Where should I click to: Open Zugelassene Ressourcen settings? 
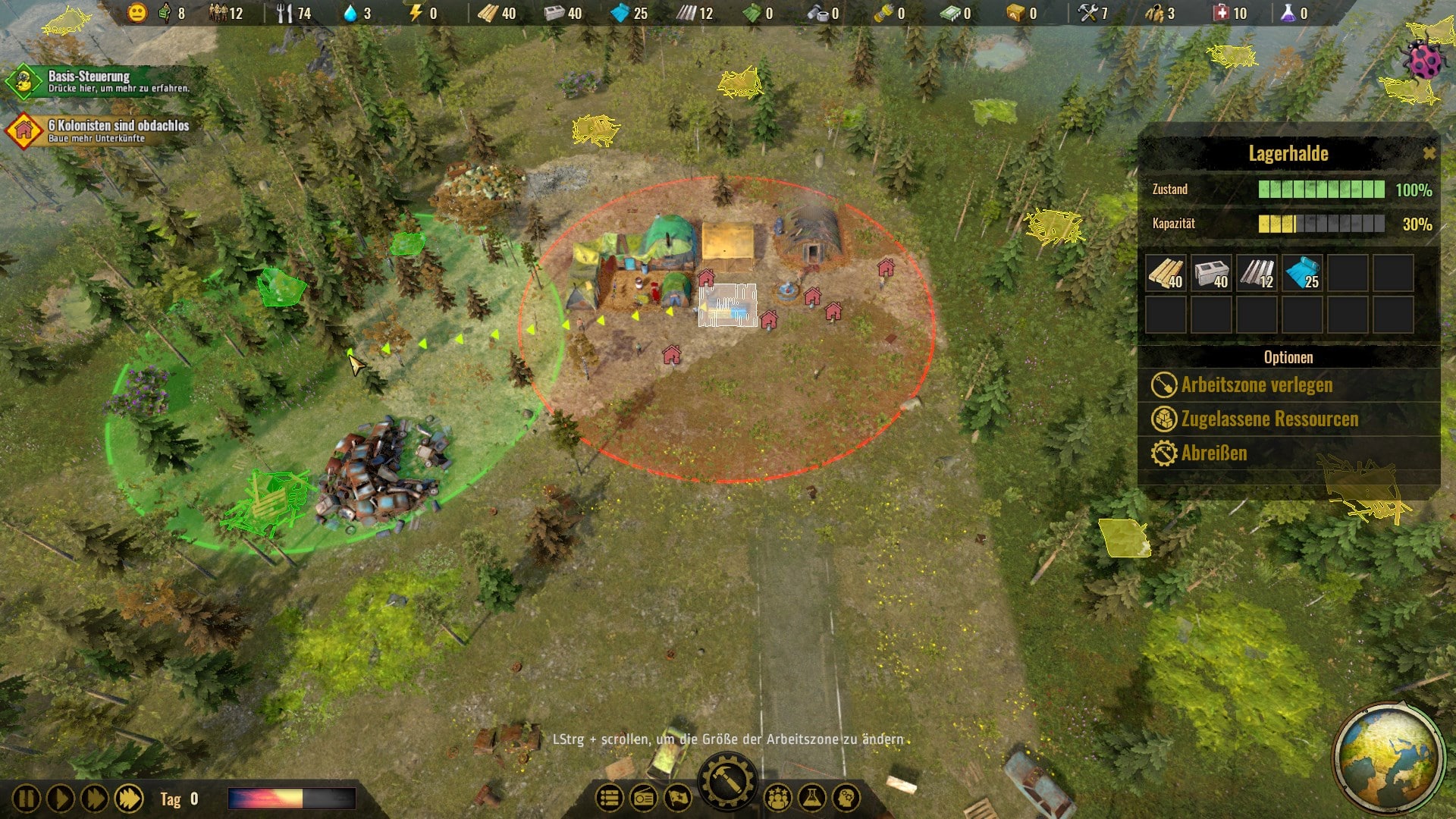point(1269,419)
